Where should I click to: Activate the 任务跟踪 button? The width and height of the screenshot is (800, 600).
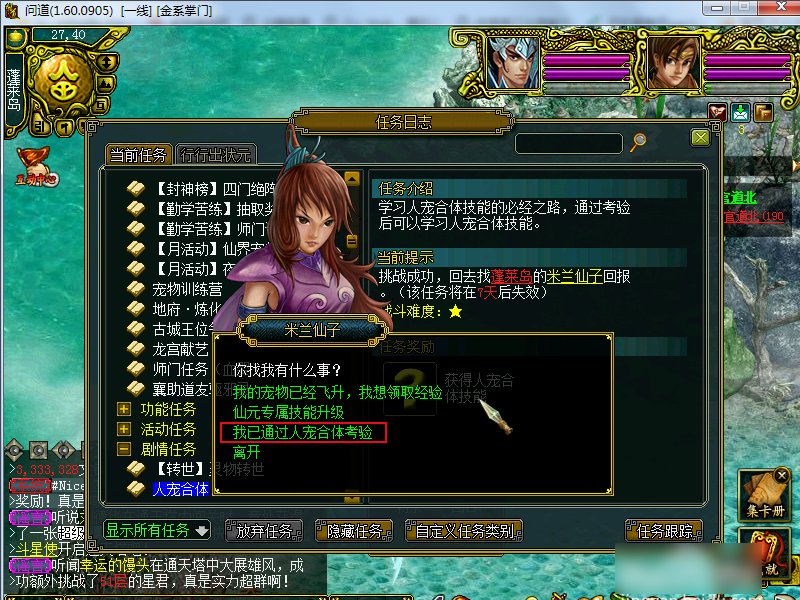click(664, 531)
